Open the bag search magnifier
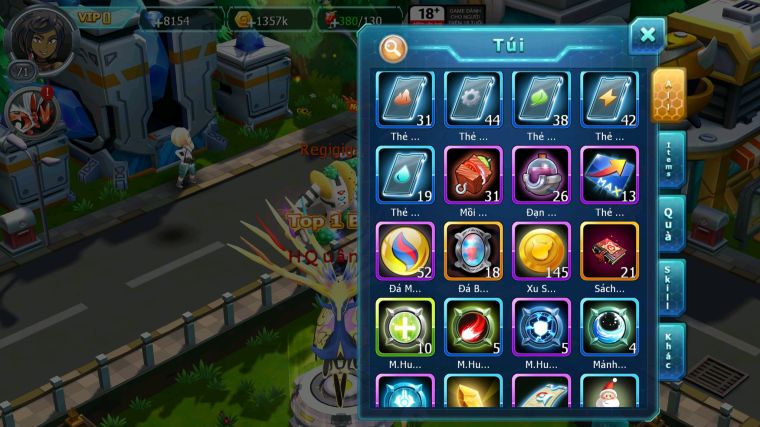 tap(393, 47)
